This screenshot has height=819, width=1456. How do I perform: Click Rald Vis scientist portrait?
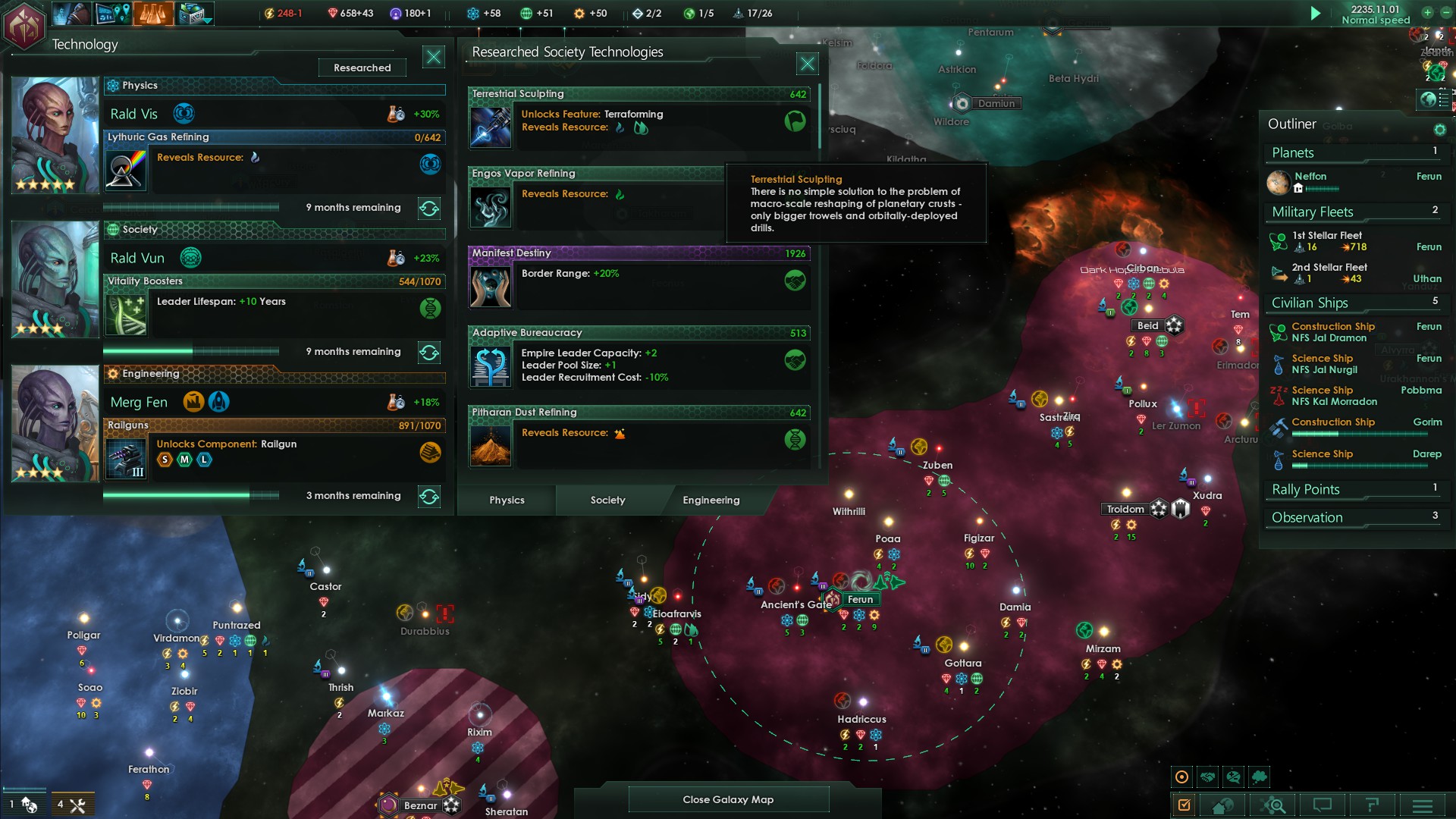[x=55, y=134]
